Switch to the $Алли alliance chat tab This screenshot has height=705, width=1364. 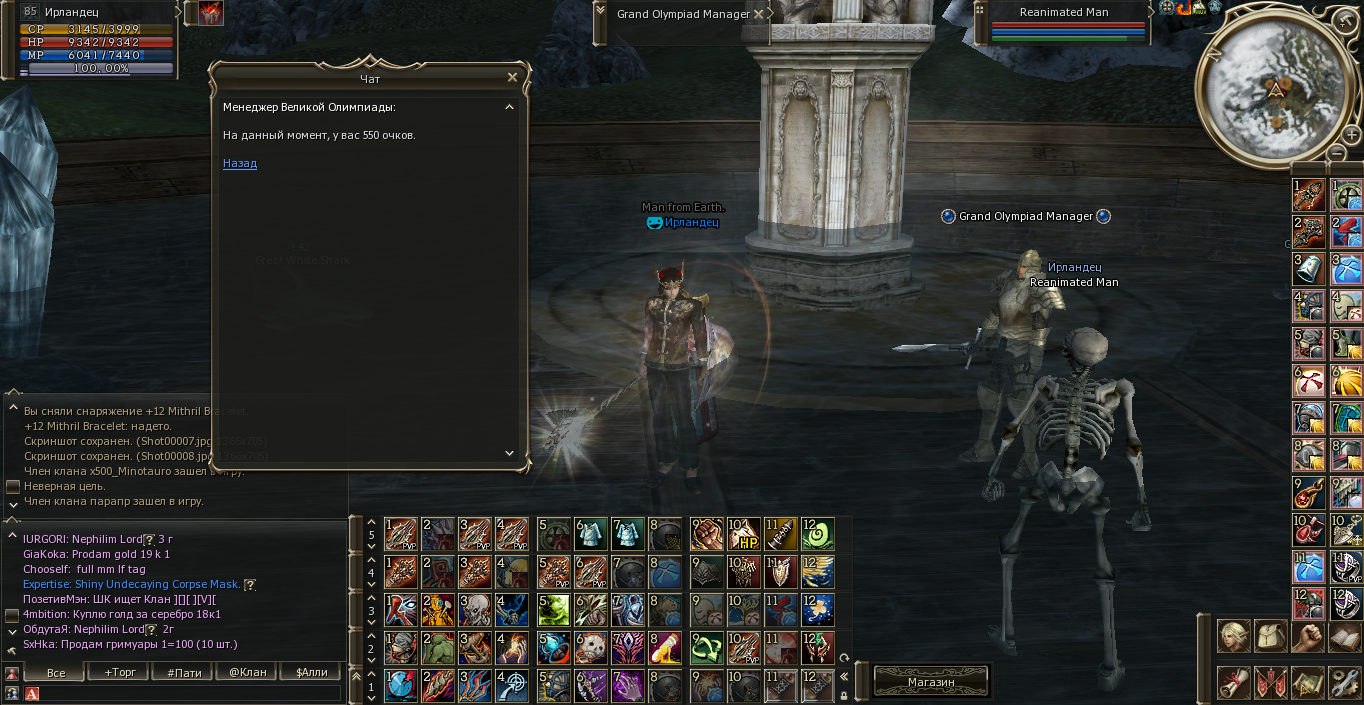pos(312,672)
